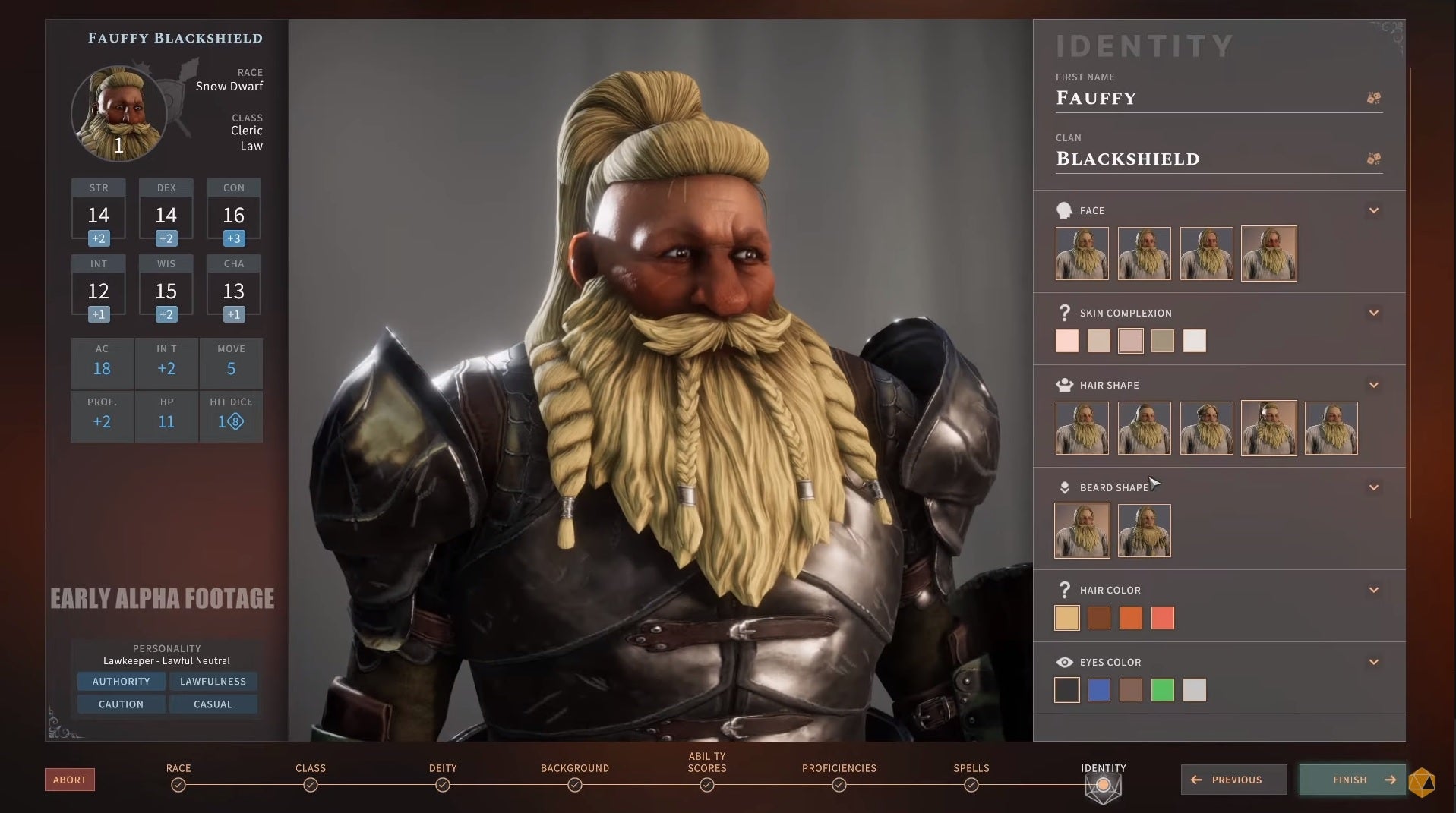Collapse the Beard Shape section
This screenshot has height=813, width=1456.
coord(1373,487)
